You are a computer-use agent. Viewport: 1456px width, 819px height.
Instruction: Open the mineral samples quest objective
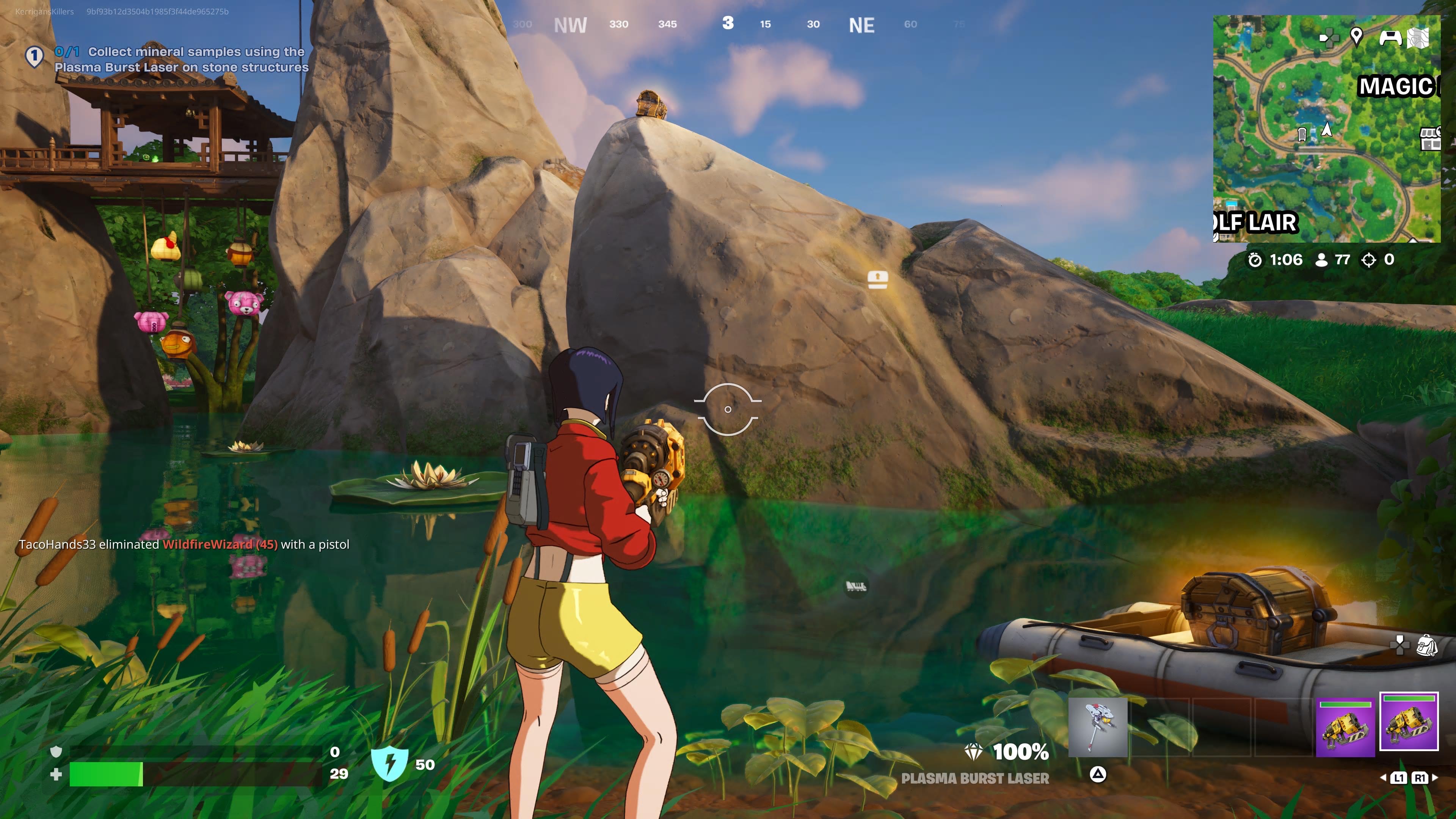[181, 60]
